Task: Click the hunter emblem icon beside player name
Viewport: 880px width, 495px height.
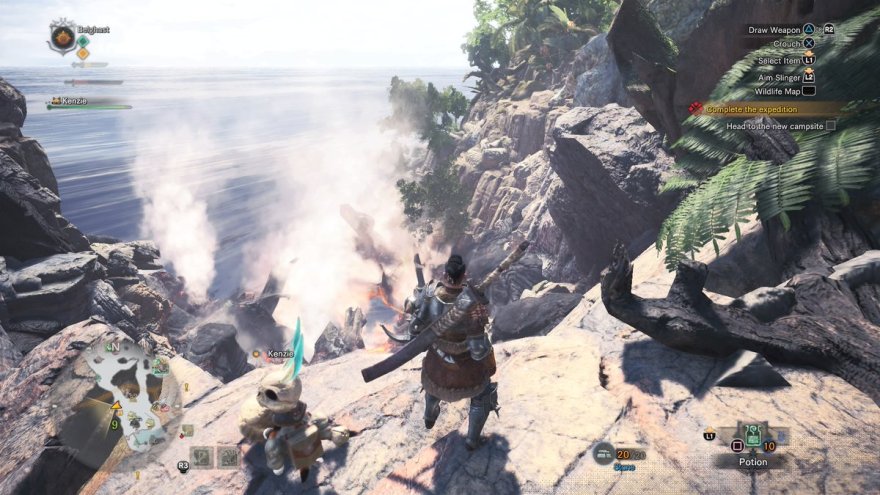Action: tap(62, 36)
